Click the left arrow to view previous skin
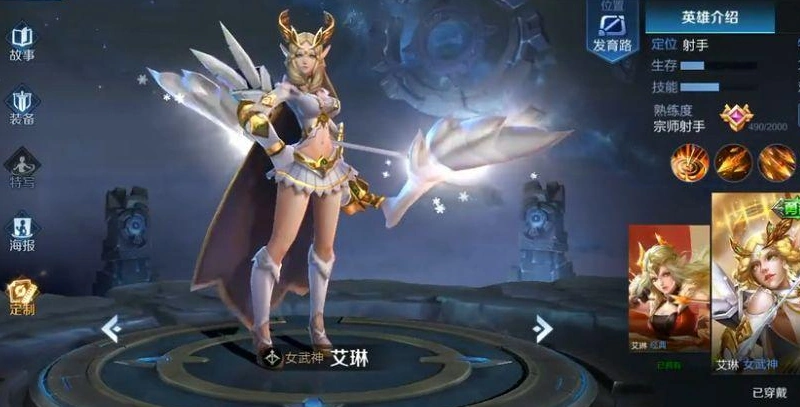Viewport: 800px width, 407px height. click(x=111, y=327)
